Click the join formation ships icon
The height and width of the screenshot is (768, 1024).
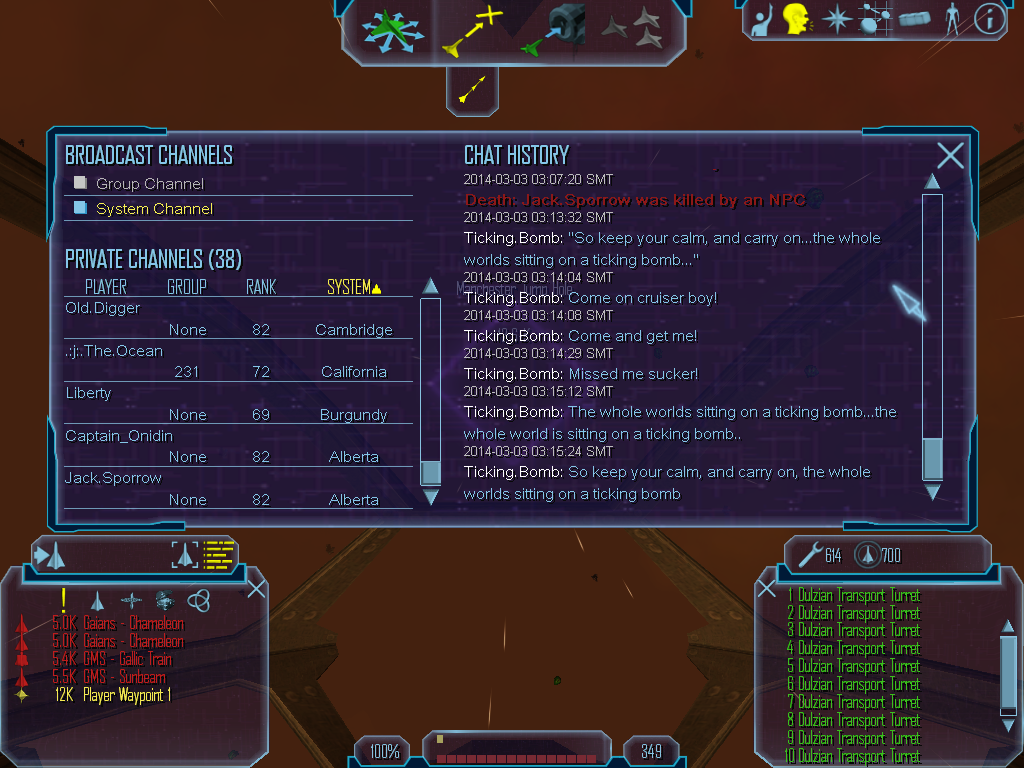tap(633, 29)
